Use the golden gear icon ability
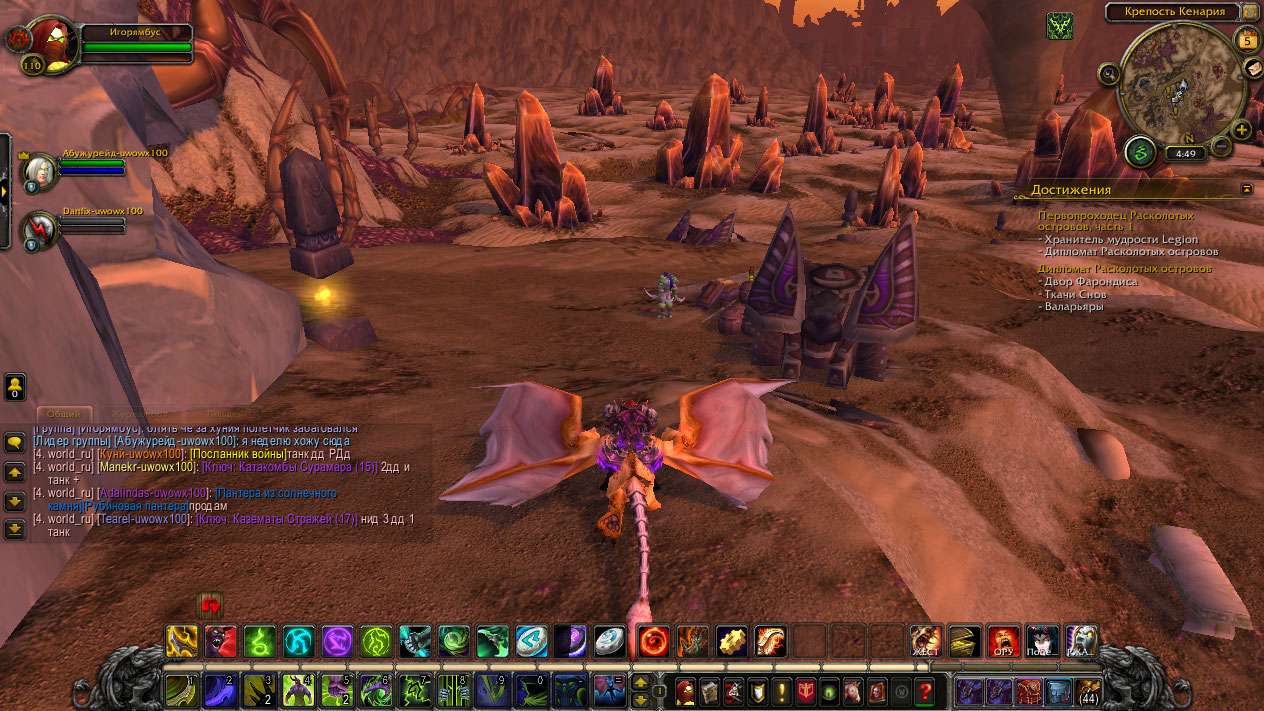Screen dimensions: 1264x711 [x=731, y=640]
